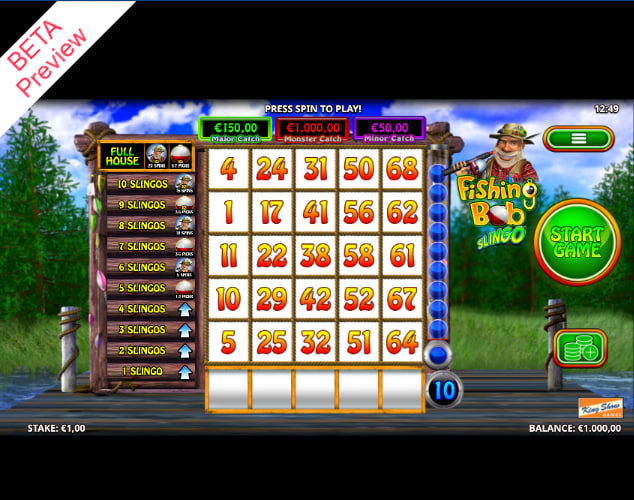Pick number 64 on the board
634x500 pixels.
pyautogui.click(x=402, y=342)
